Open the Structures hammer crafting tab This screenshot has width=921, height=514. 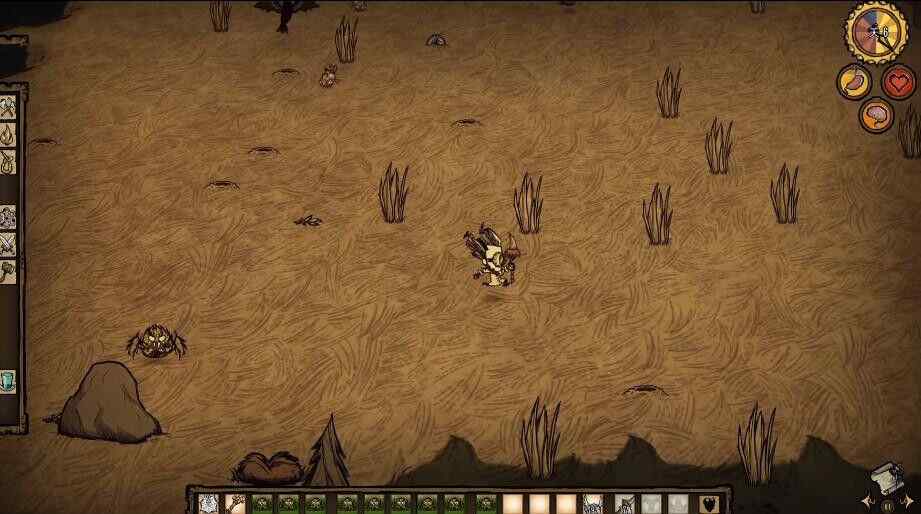8,270
